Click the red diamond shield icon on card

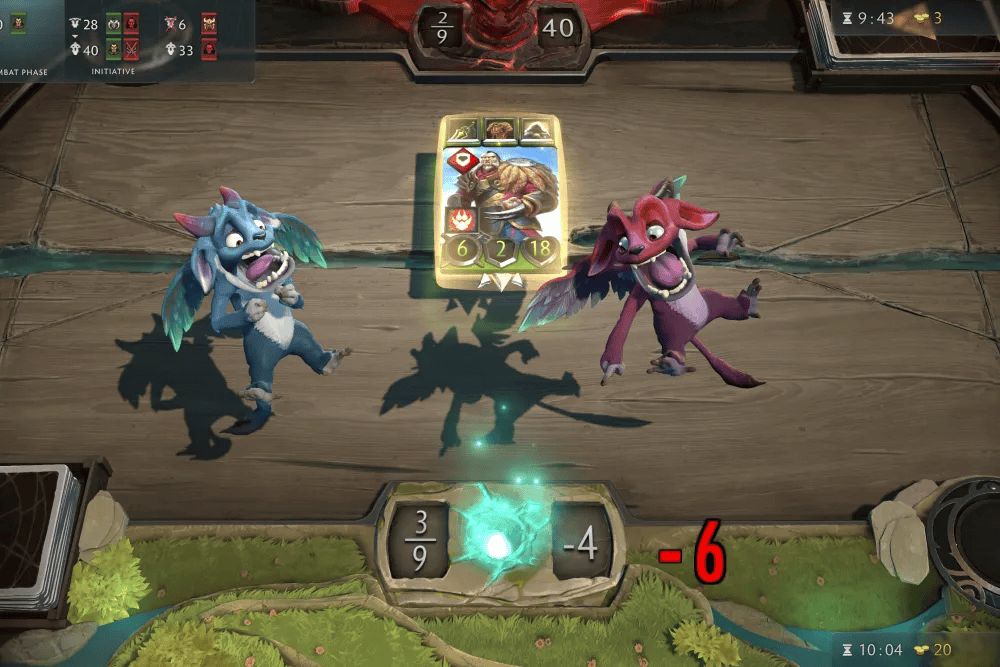[x=461, y=162]
